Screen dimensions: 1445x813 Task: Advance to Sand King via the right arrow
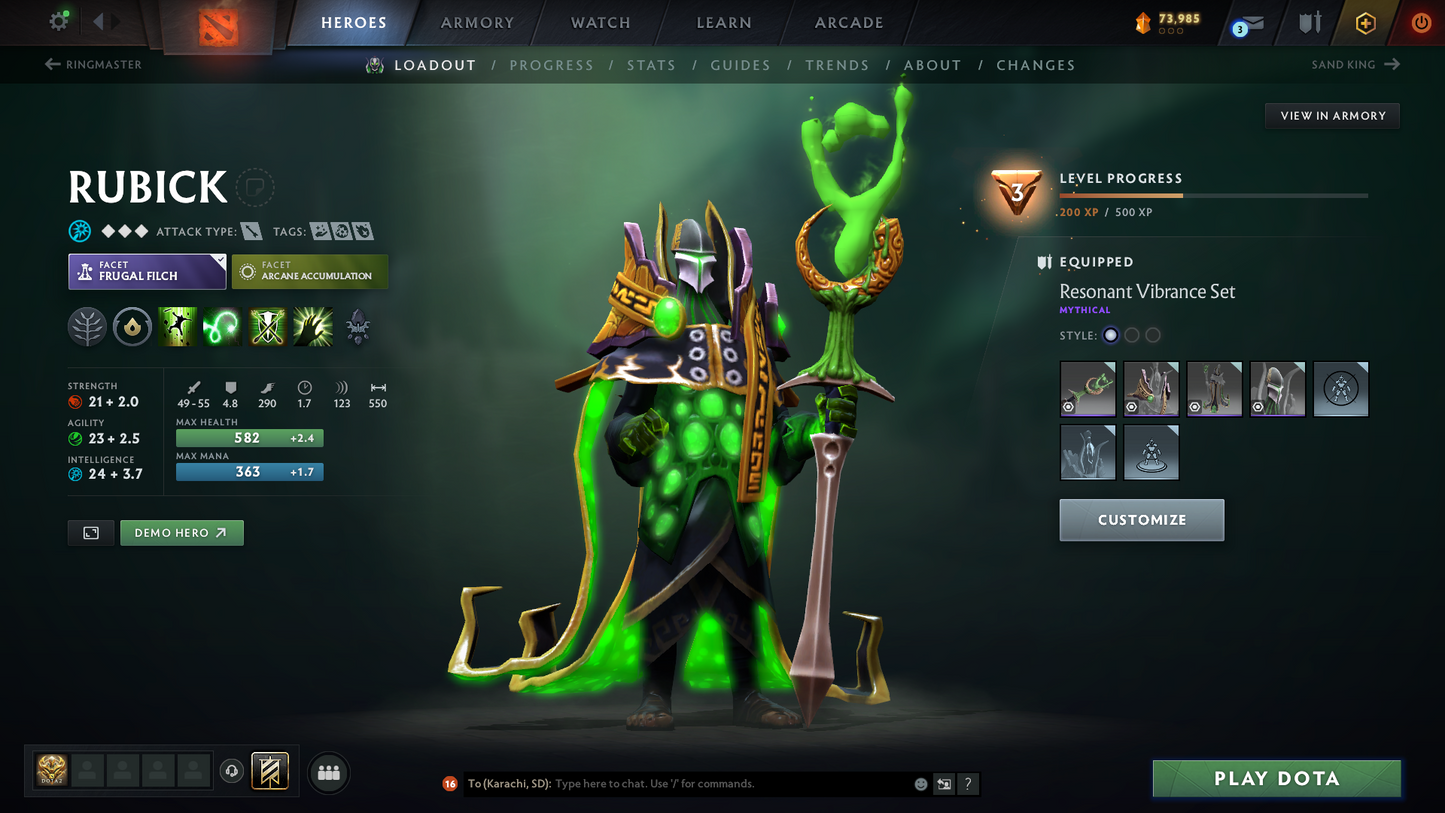tap(1393, 64)
